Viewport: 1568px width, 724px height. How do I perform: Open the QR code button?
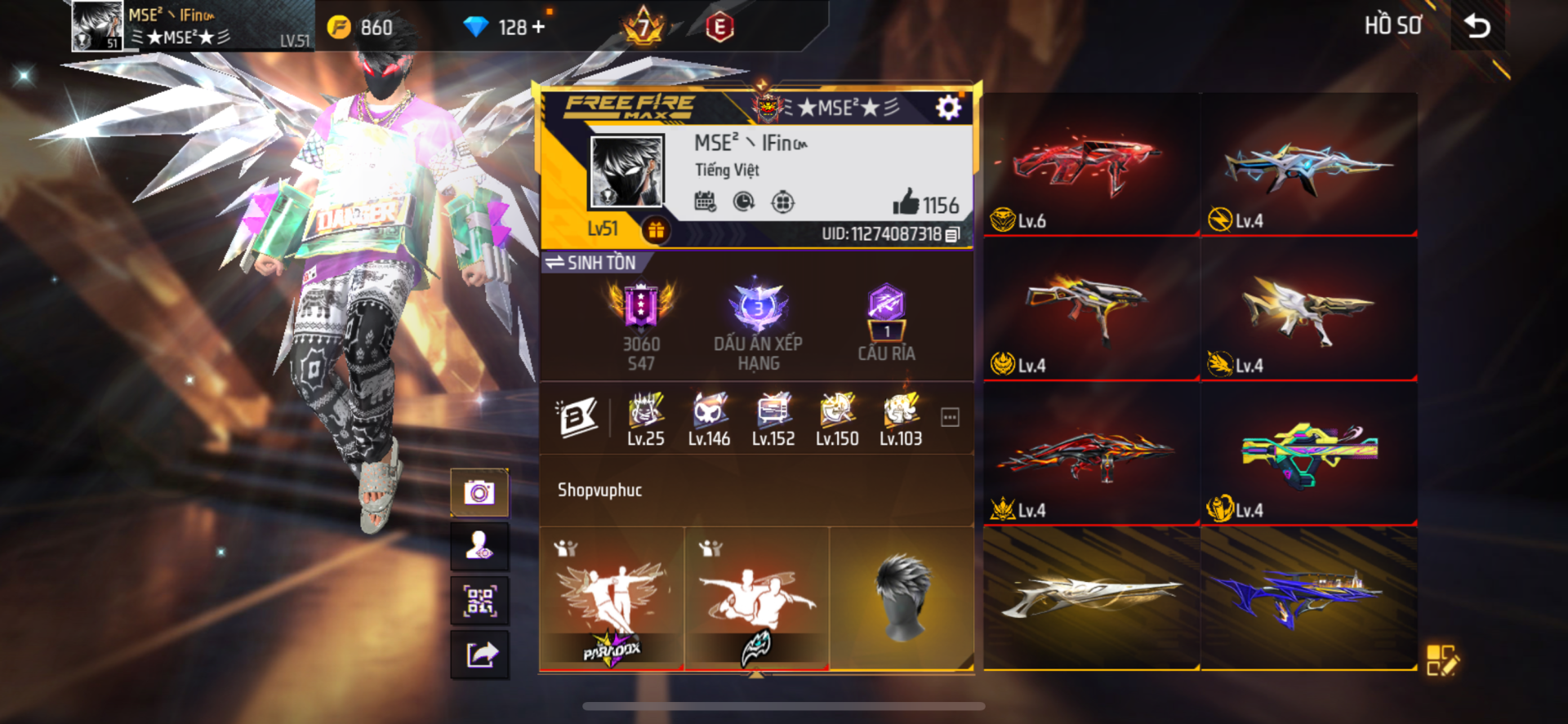click(x=479, y=601)
